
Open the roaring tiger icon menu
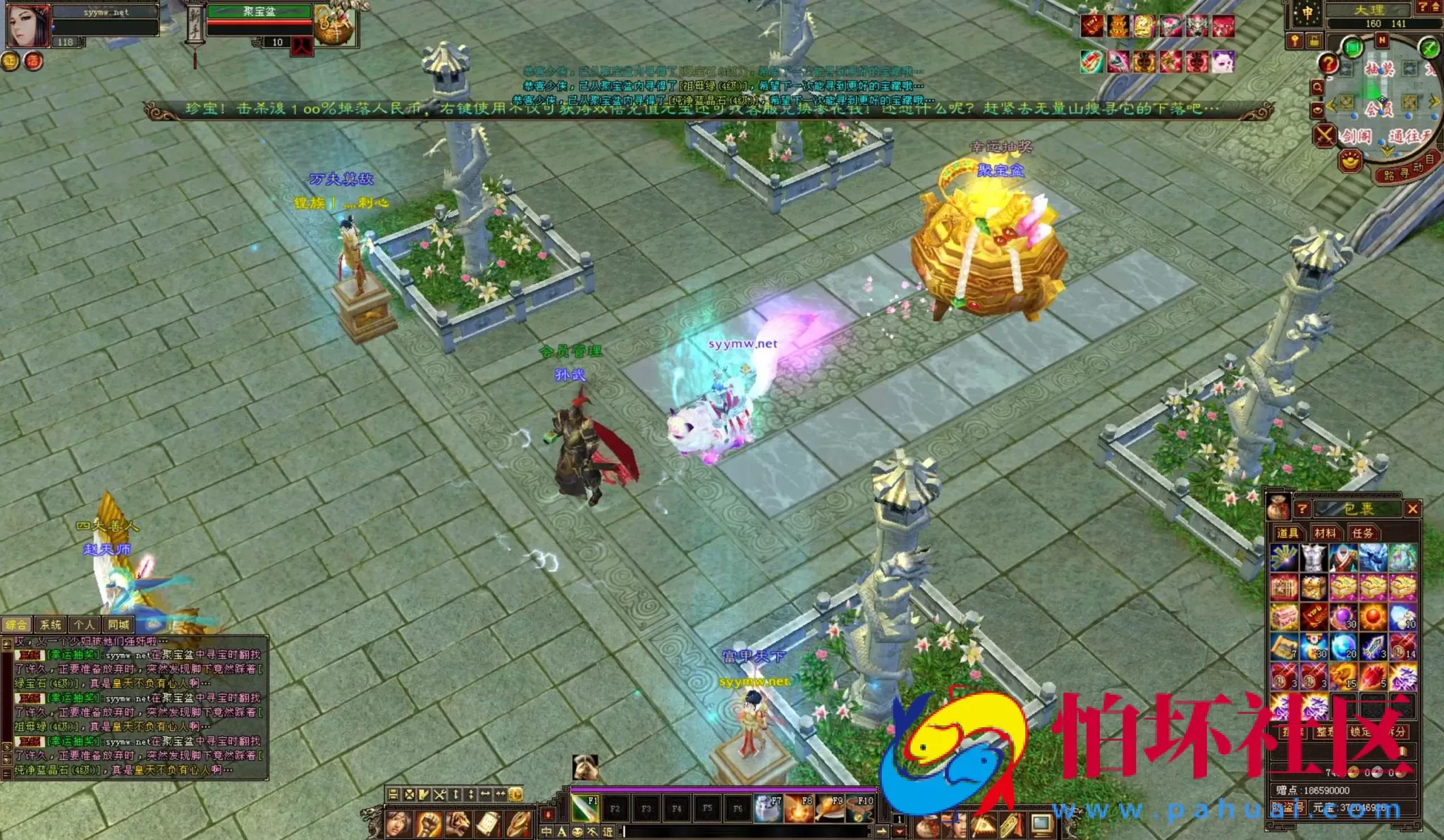click(x=458, y=825)
